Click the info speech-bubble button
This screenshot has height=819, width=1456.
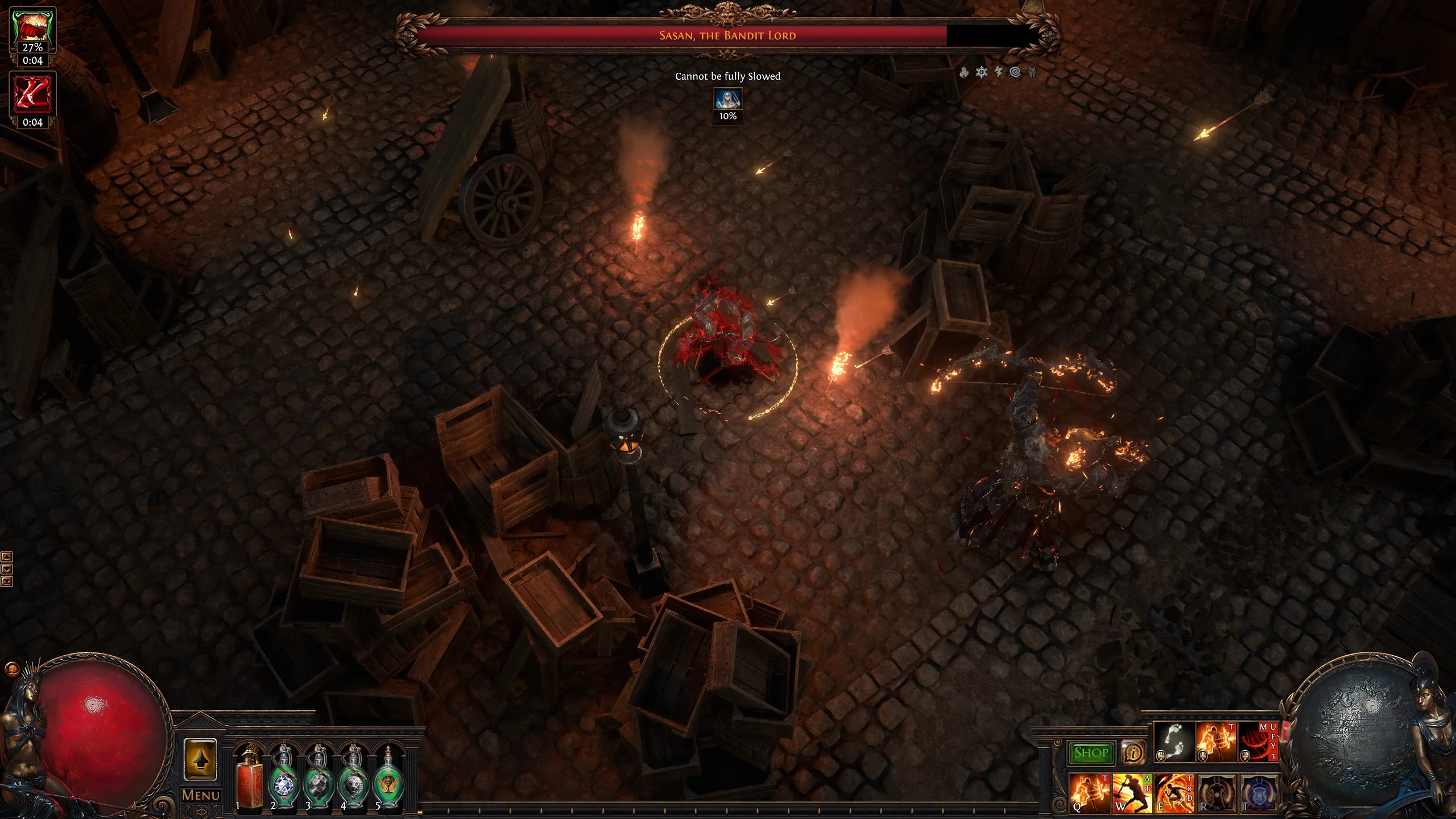coord(1132,753)
